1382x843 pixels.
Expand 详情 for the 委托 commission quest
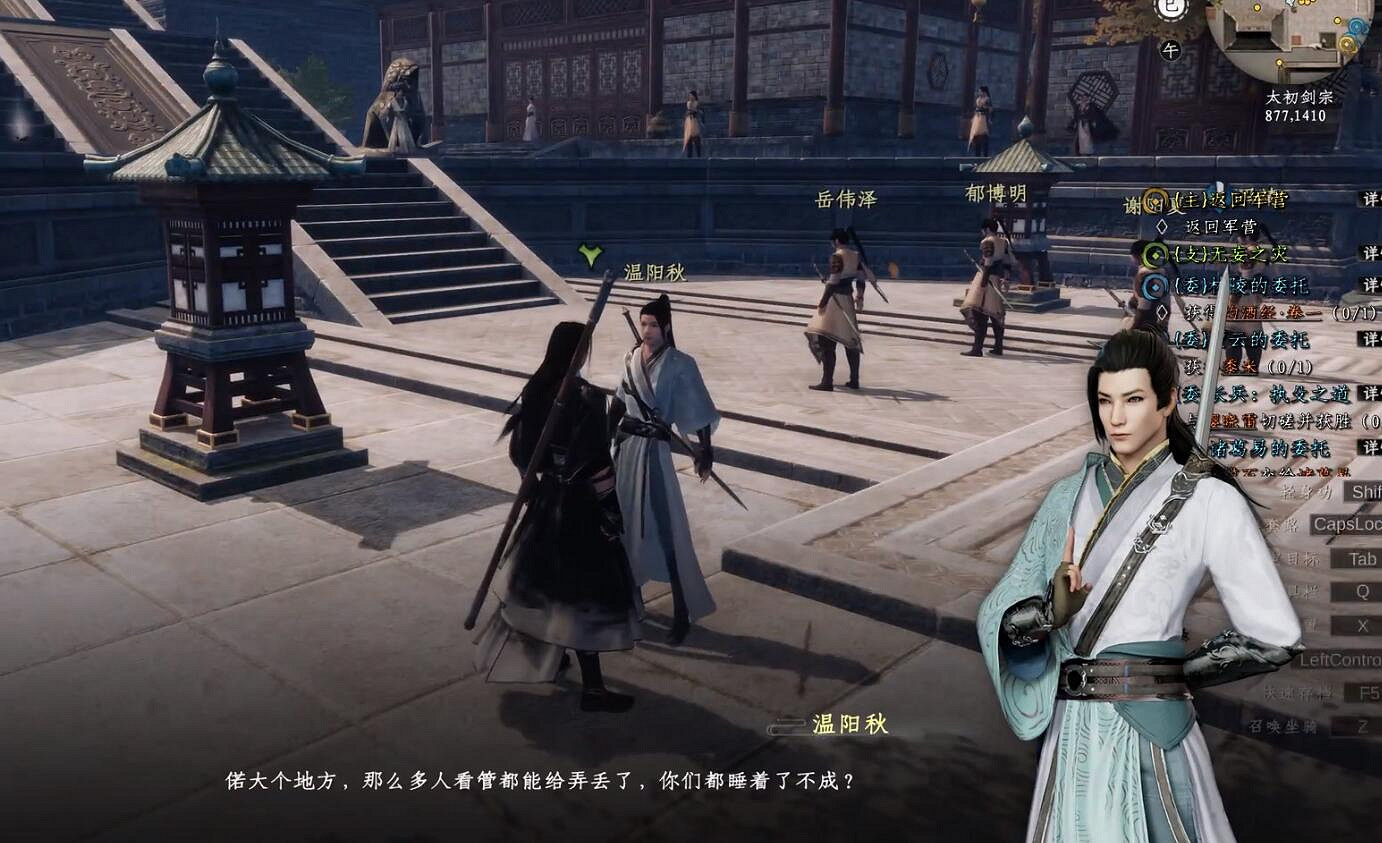click(1372, 284)
